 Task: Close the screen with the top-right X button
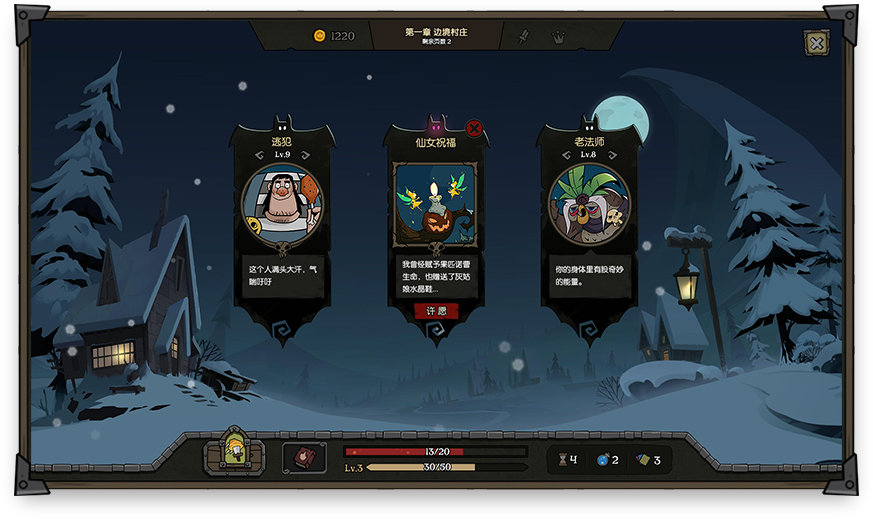(816, 43)
